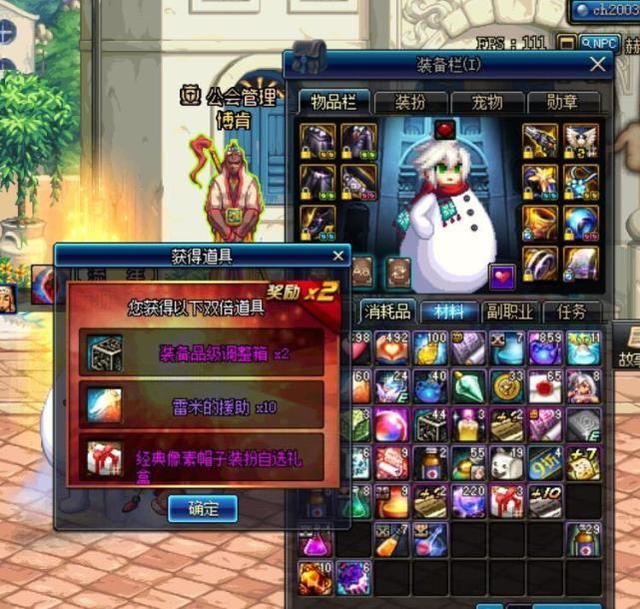Choose the white-haired doll item with count 8
The image size is (640, 609).
(583, 386)
